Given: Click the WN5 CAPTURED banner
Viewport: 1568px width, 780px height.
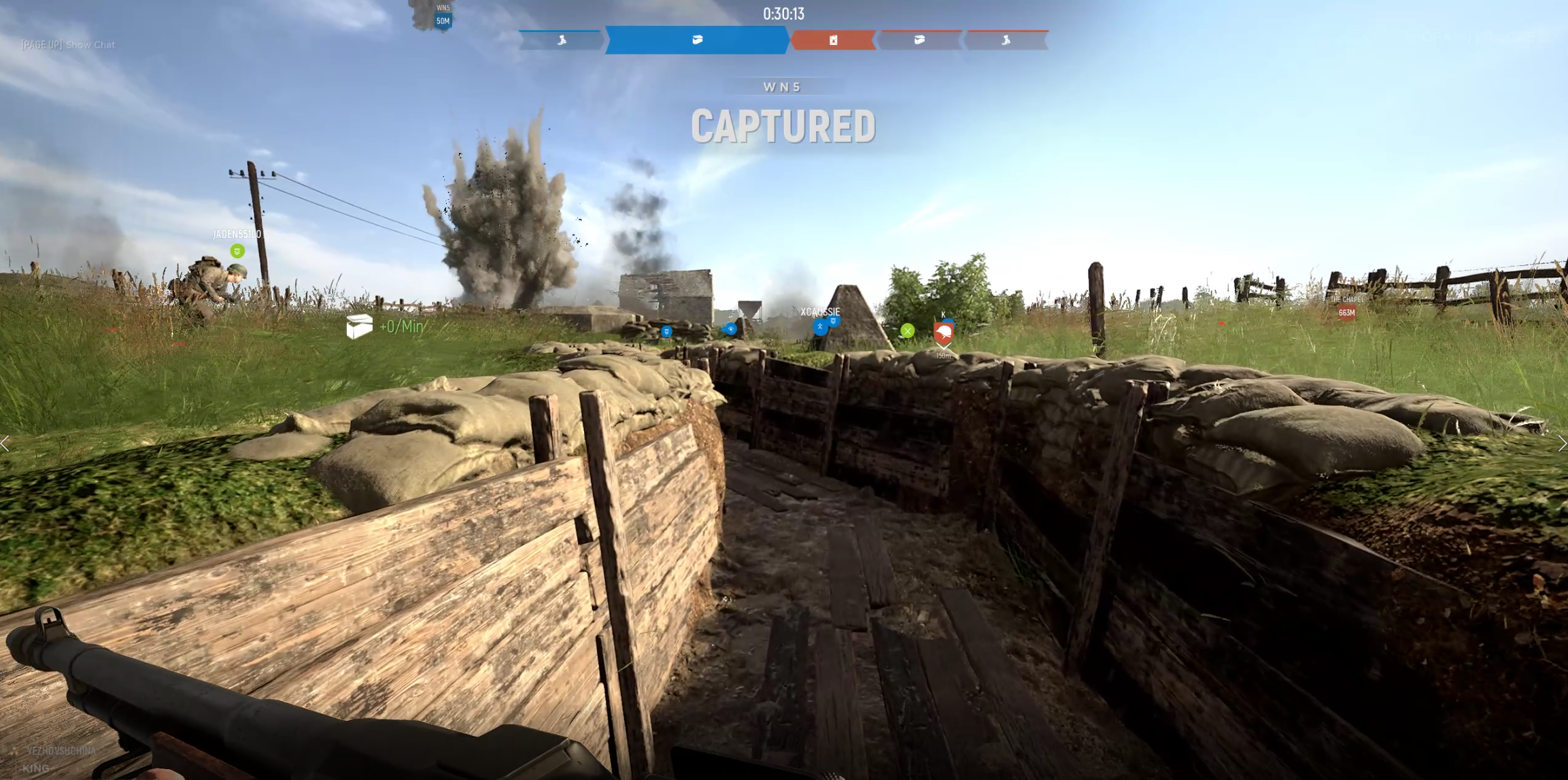Looking at the screenshot, I should [x=783, y=125].
